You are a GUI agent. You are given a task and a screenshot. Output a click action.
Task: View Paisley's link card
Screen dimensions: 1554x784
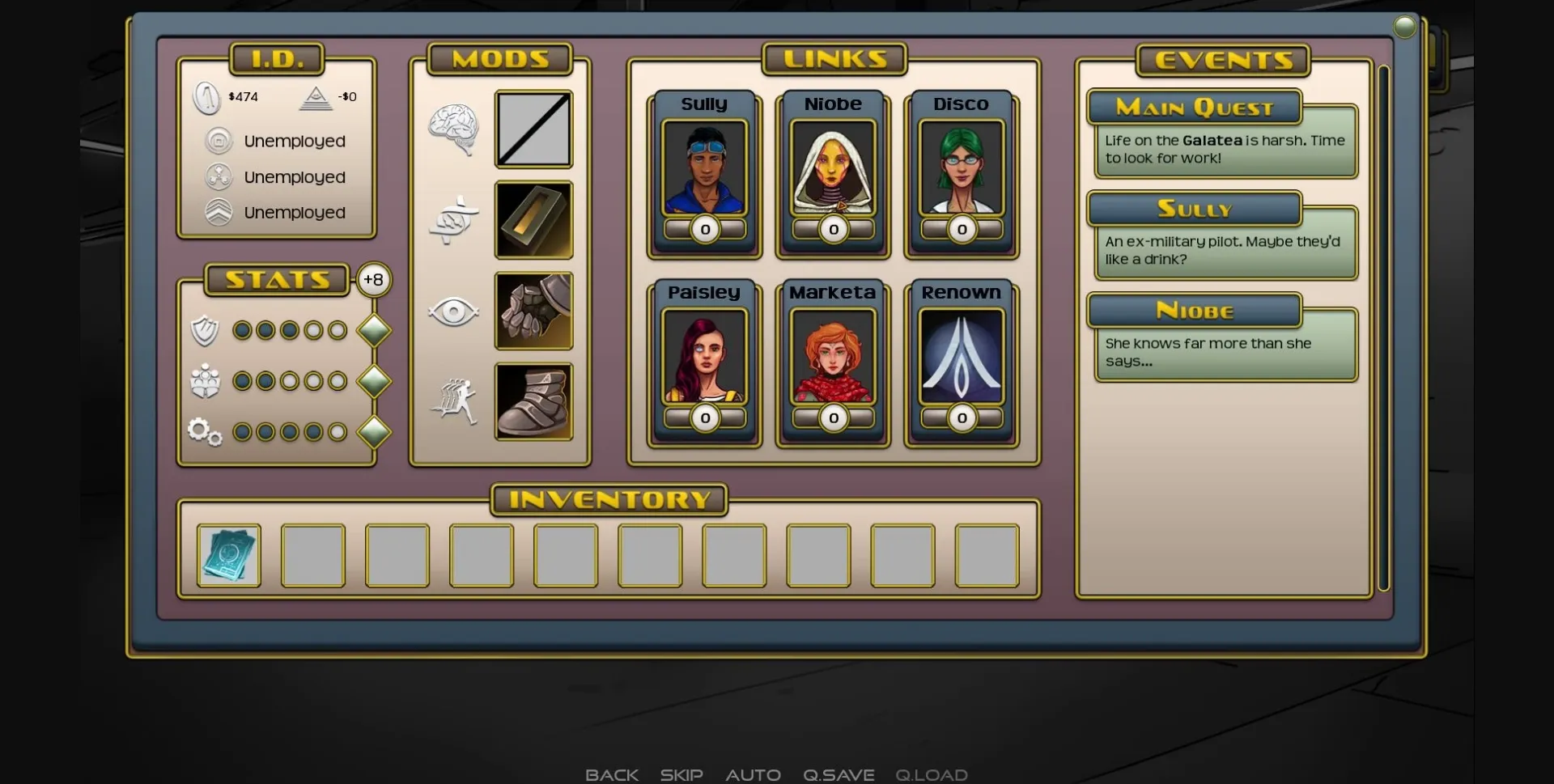(x=704, y=357)
